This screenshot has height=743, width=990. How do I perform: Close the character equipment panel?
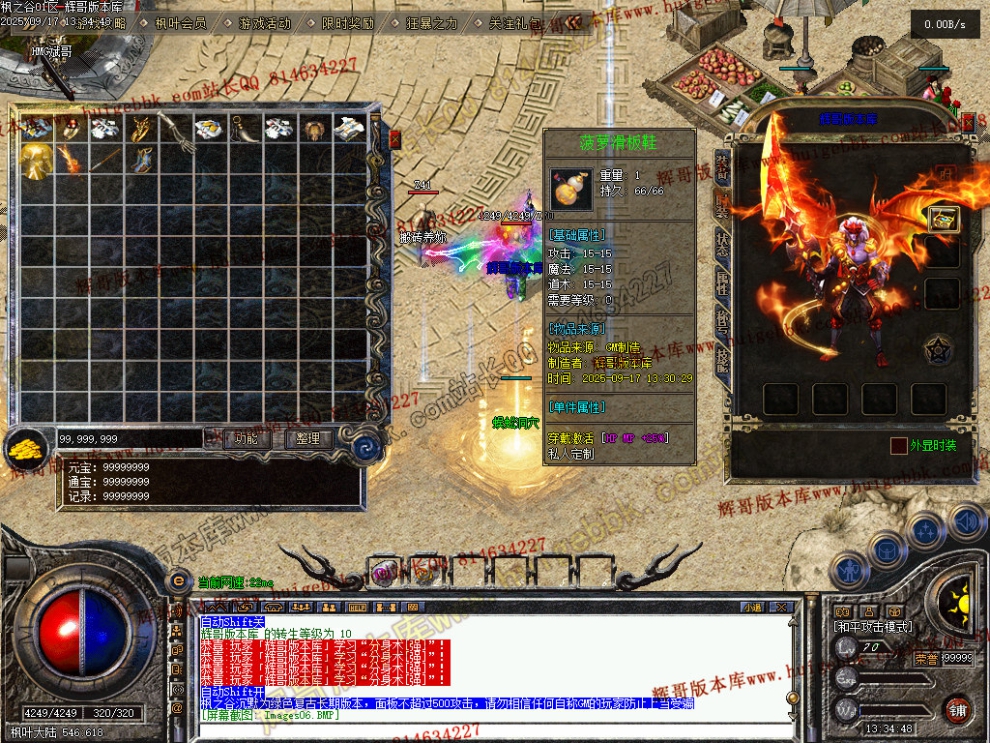coord(968,121)
